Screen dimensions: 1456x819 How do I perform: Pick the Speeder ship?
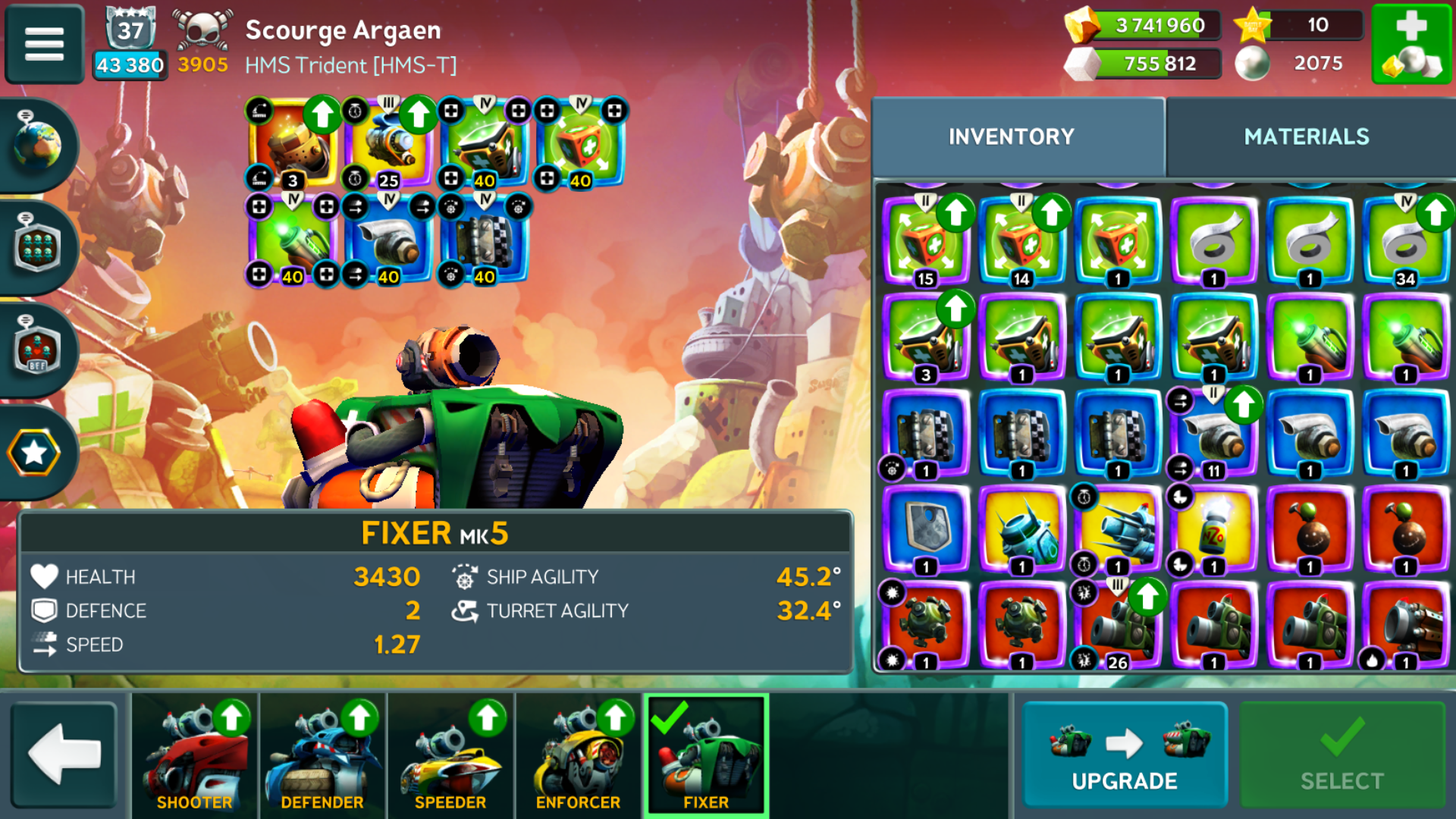tap(450, 755)
